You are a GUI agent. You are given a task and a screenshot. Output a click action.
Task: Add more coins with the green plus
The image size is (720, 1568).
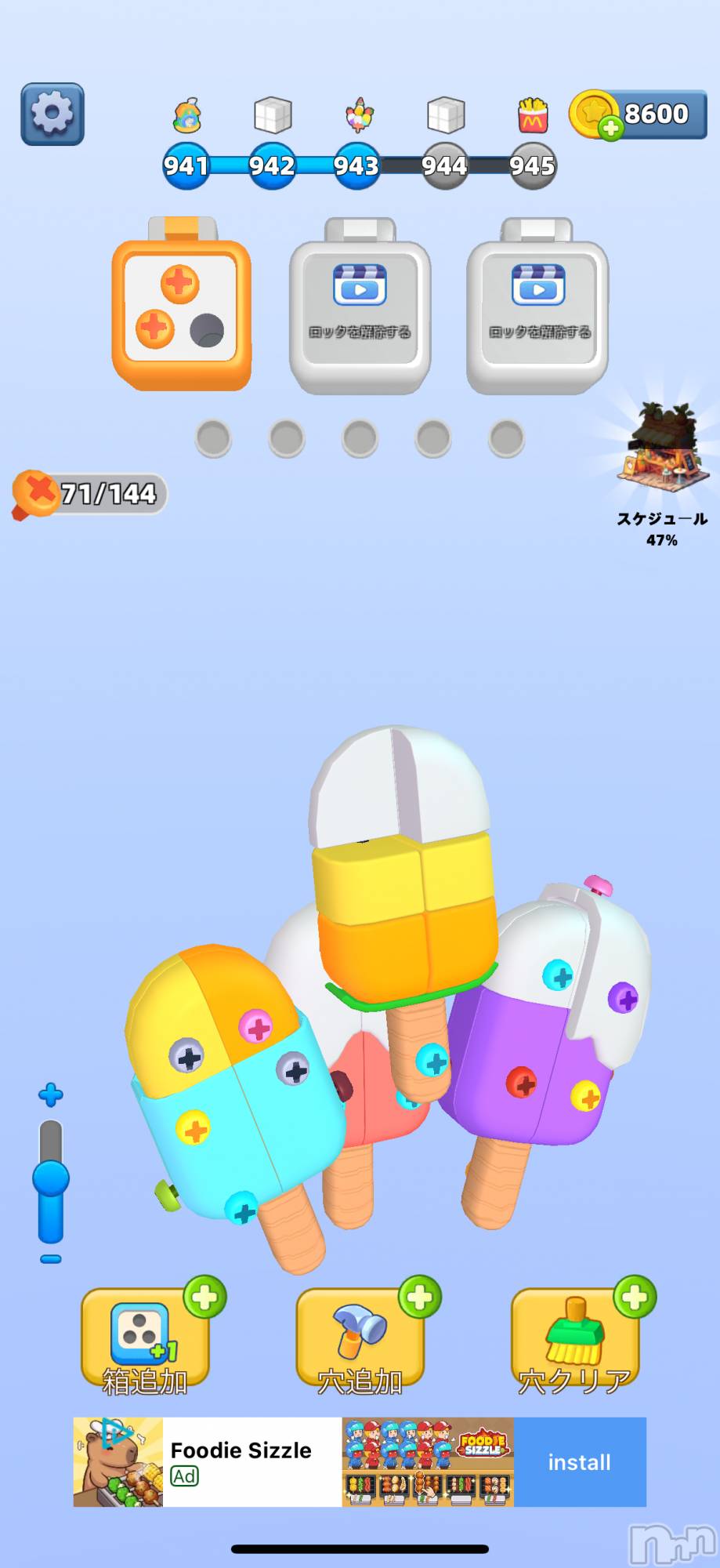tap(610, 128)
